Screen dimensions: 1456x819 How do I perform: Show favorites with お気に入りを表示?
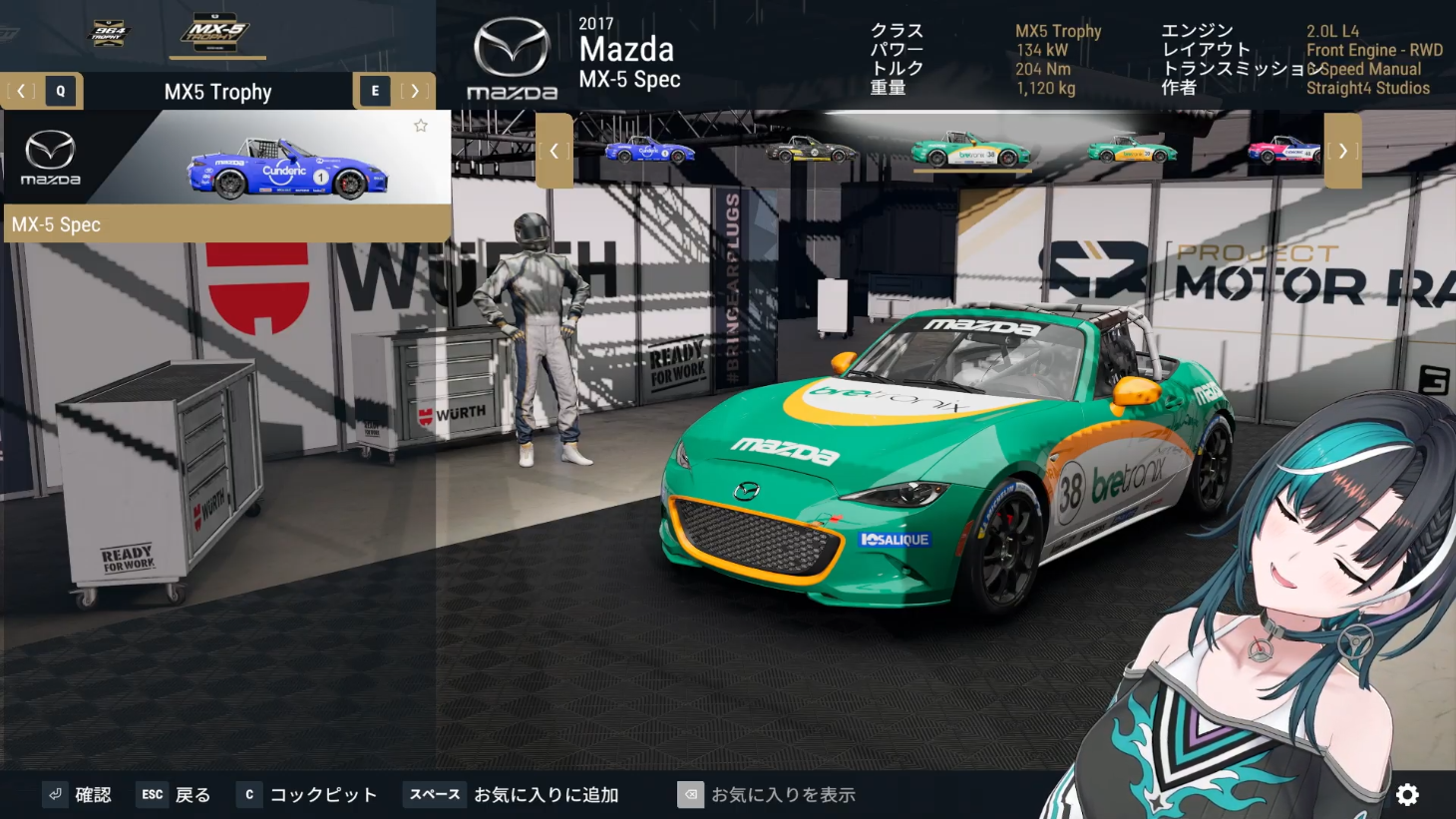[767, 794]
